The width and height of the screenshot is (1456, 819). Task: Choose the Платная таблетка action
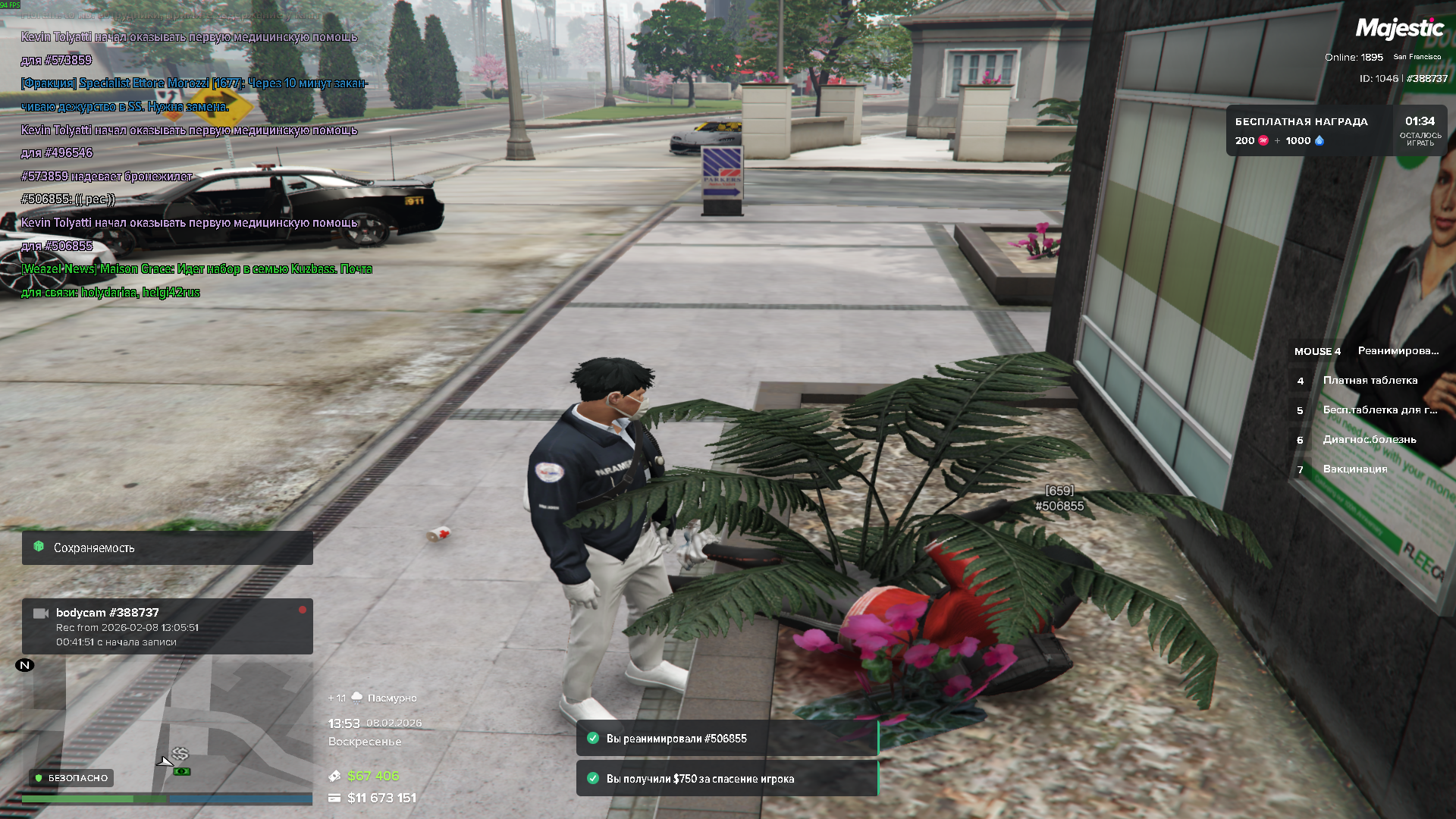(x=1370, y=381)
